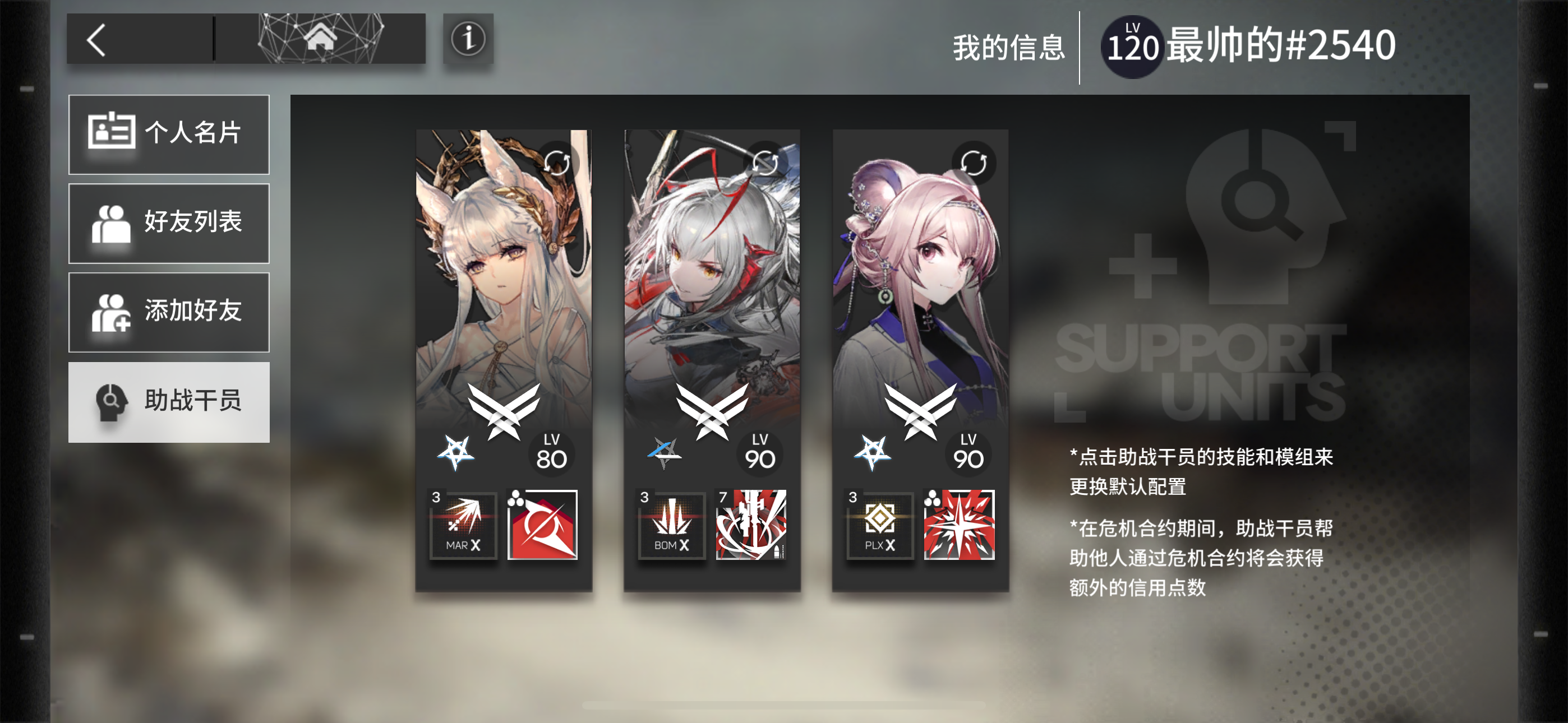Open the 添加好友 page
Image resolution: width=1568 pixels, height=723 pixels.
click(x=169, y=312)
